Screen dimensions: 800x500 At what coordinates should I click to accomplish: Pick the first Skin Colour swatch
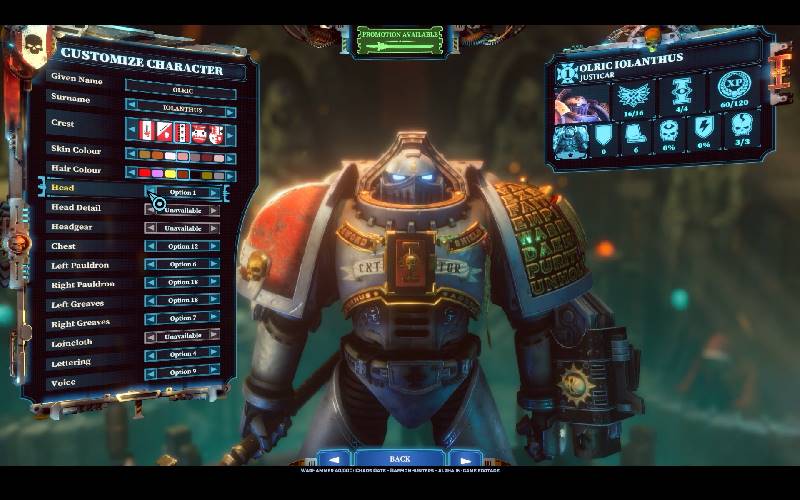146,156
